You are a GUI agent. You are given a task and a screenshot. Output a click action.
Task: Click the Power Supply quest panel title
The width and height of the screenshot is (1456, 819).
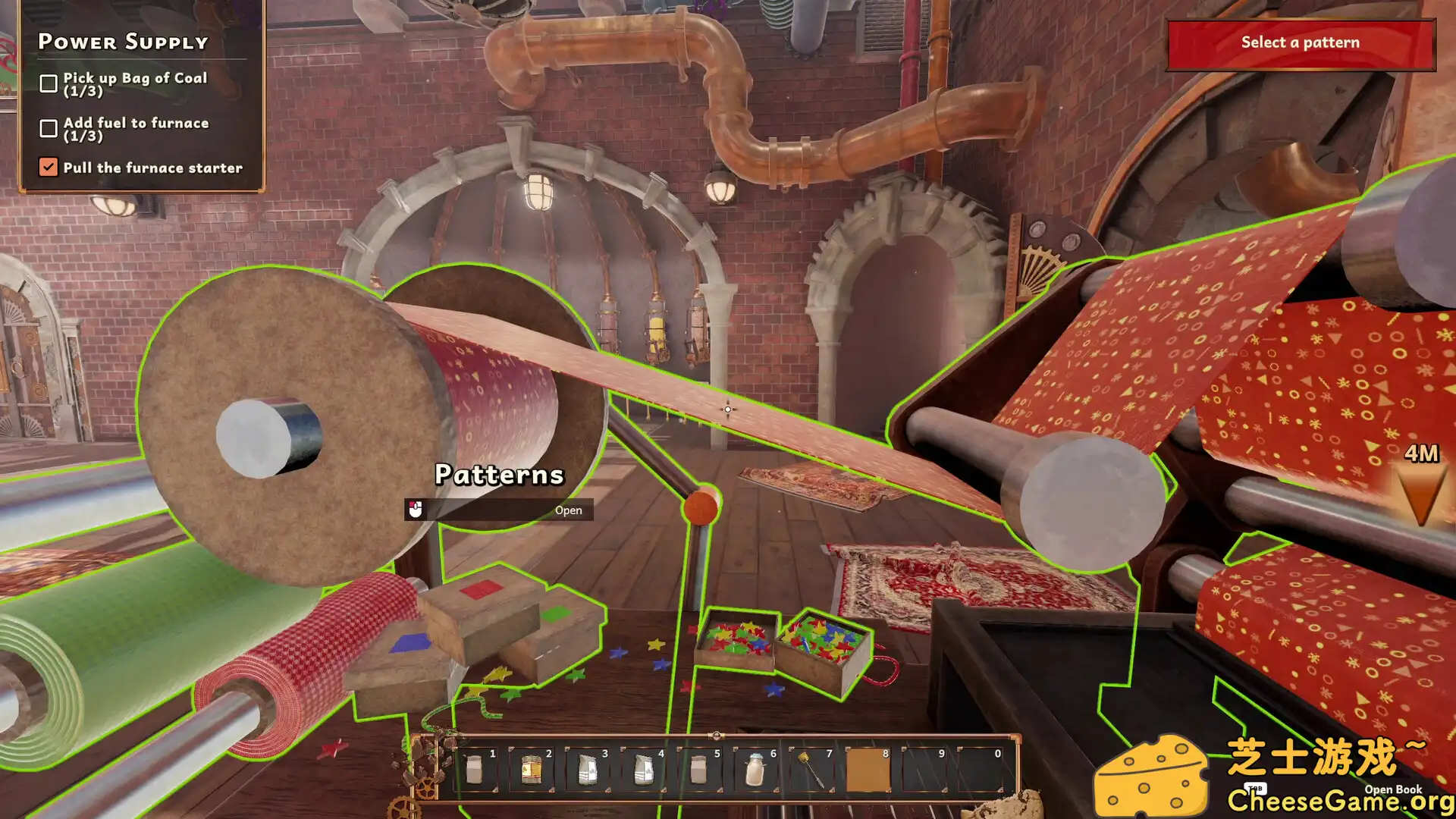point(123,42)
